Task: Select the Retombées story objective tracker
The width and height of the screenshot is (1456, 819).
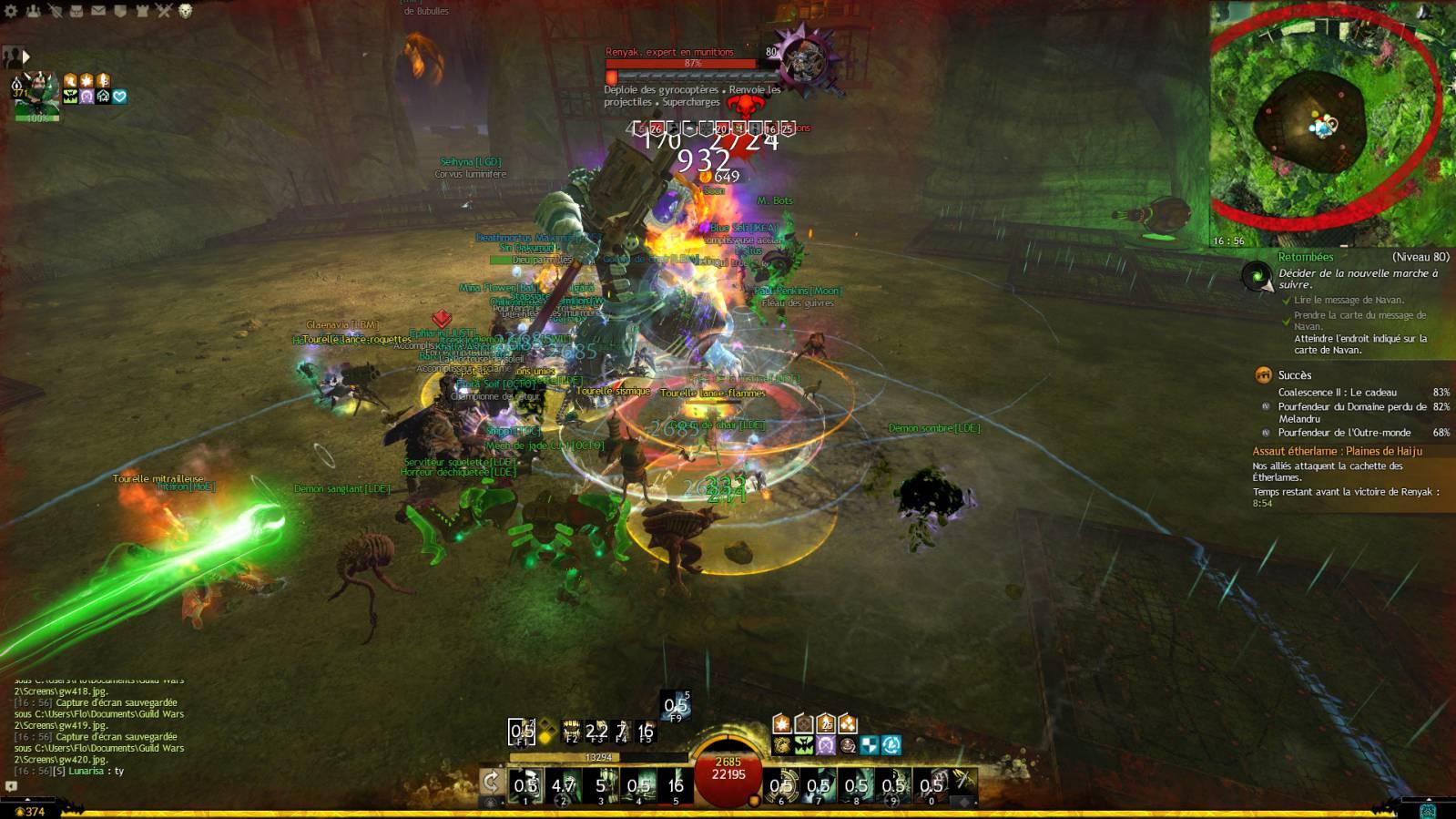Action: coord(1305,258)
